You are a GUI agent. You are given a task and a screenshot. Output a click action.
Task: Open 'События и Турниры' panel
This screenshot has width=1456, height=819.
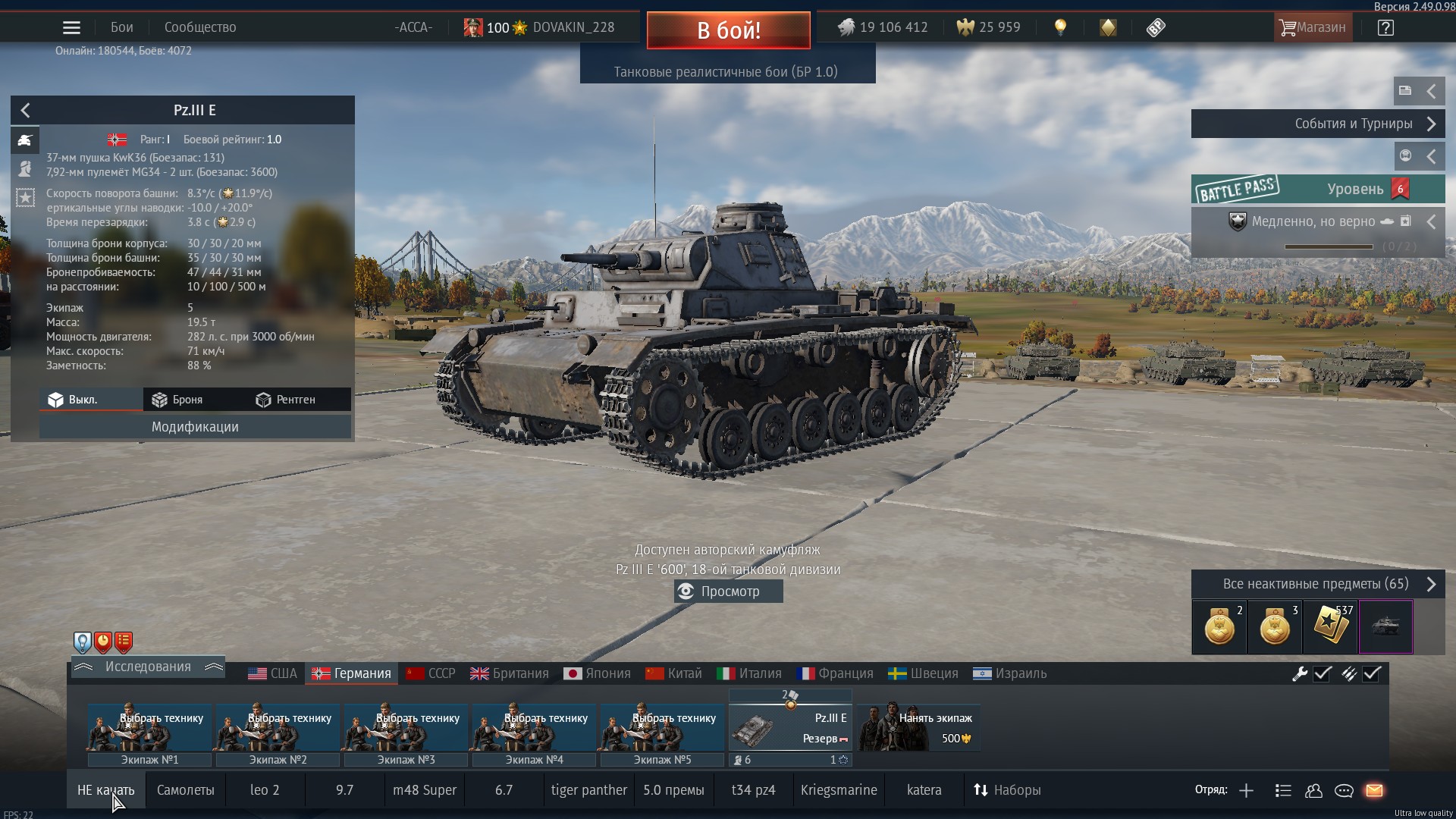1317,124
